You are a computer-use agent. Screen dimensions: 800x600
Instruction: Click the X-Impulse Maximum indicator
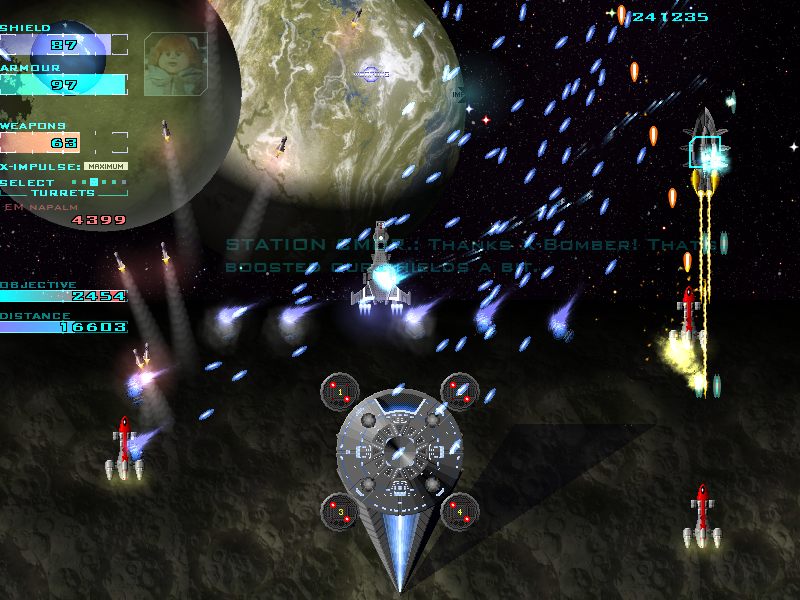point(106,166)
